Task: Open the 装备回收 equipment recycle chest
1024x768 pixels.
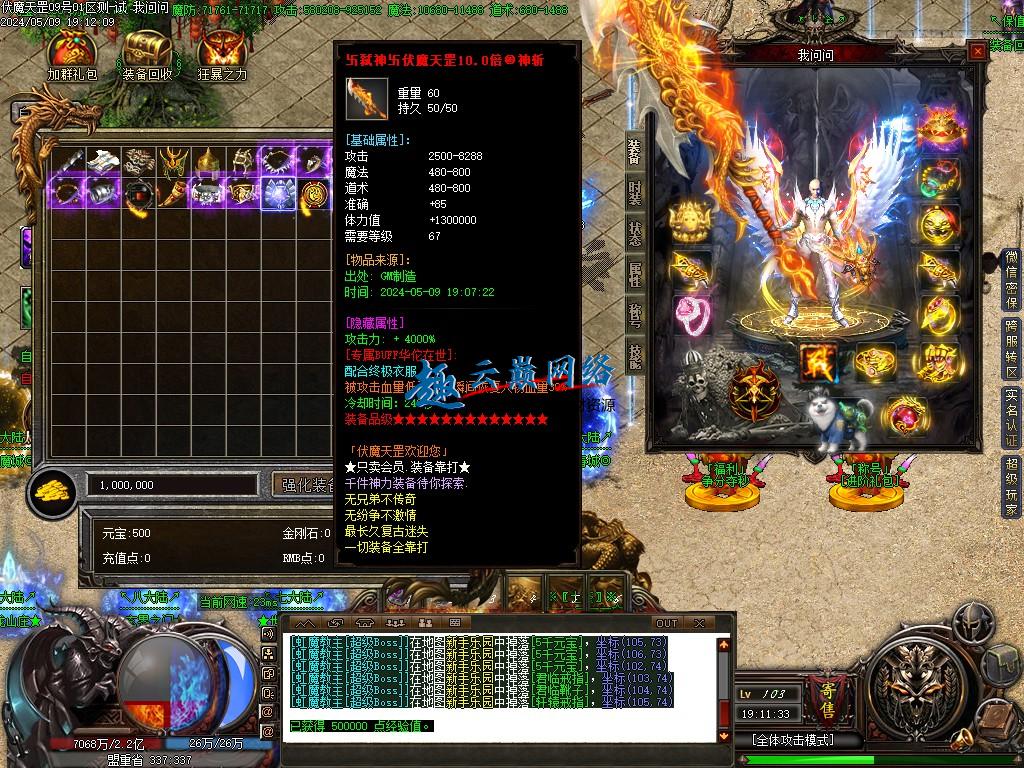Action: tap(147, 54)
